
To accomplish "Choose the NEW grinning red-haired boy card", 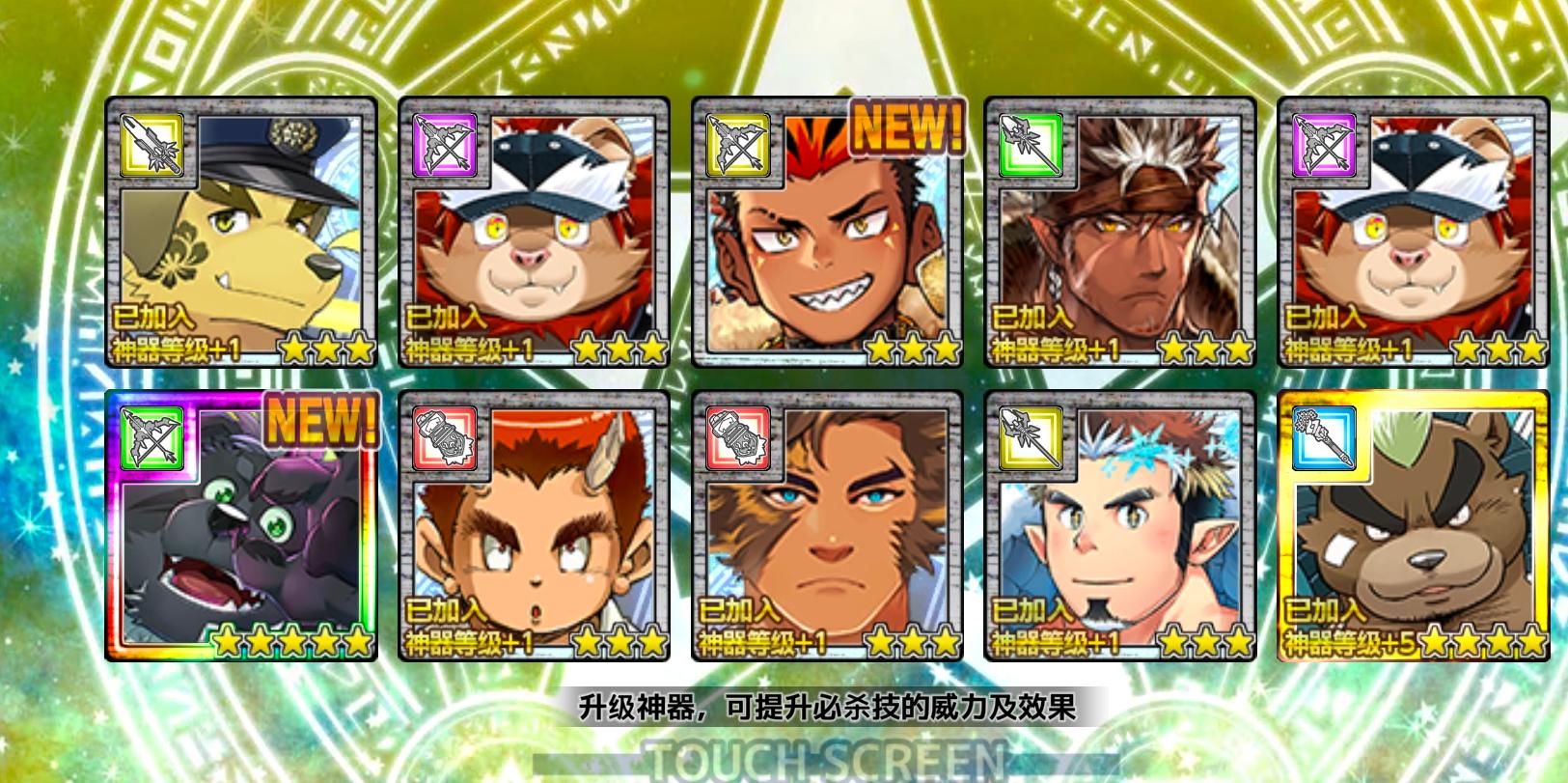I will tap(827, 233).
